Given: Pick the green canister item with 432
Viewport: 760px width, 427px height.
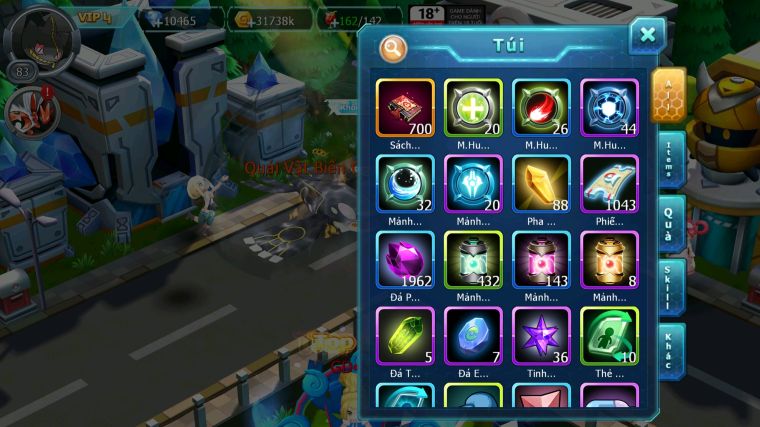Looking at the screenshot, I should (473, 260).
